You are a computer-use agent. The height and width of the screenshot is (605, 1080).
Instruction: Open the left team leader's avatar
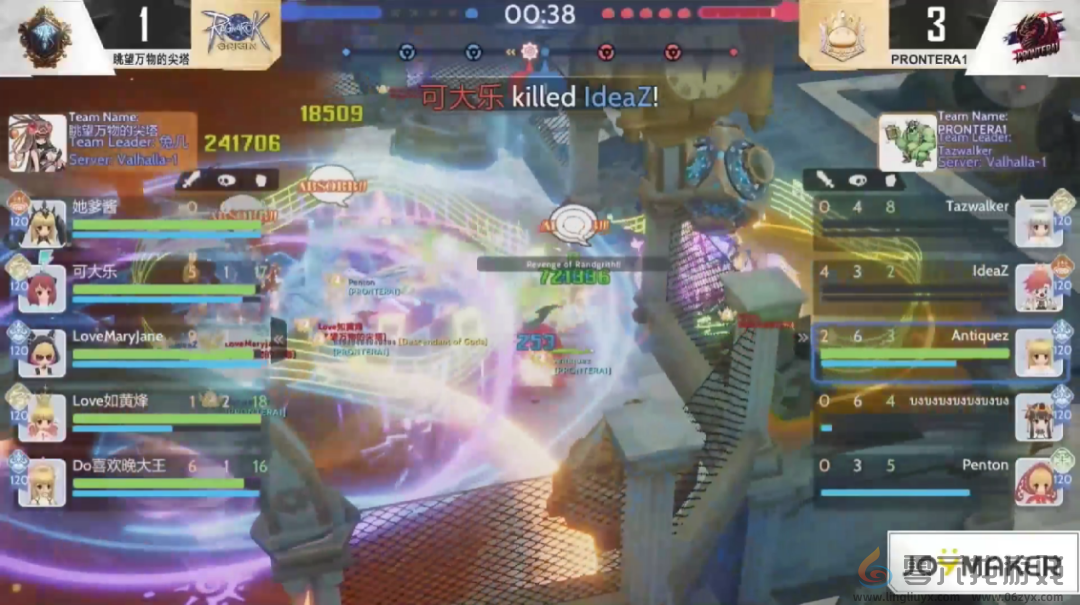click(x=37, y=143)
